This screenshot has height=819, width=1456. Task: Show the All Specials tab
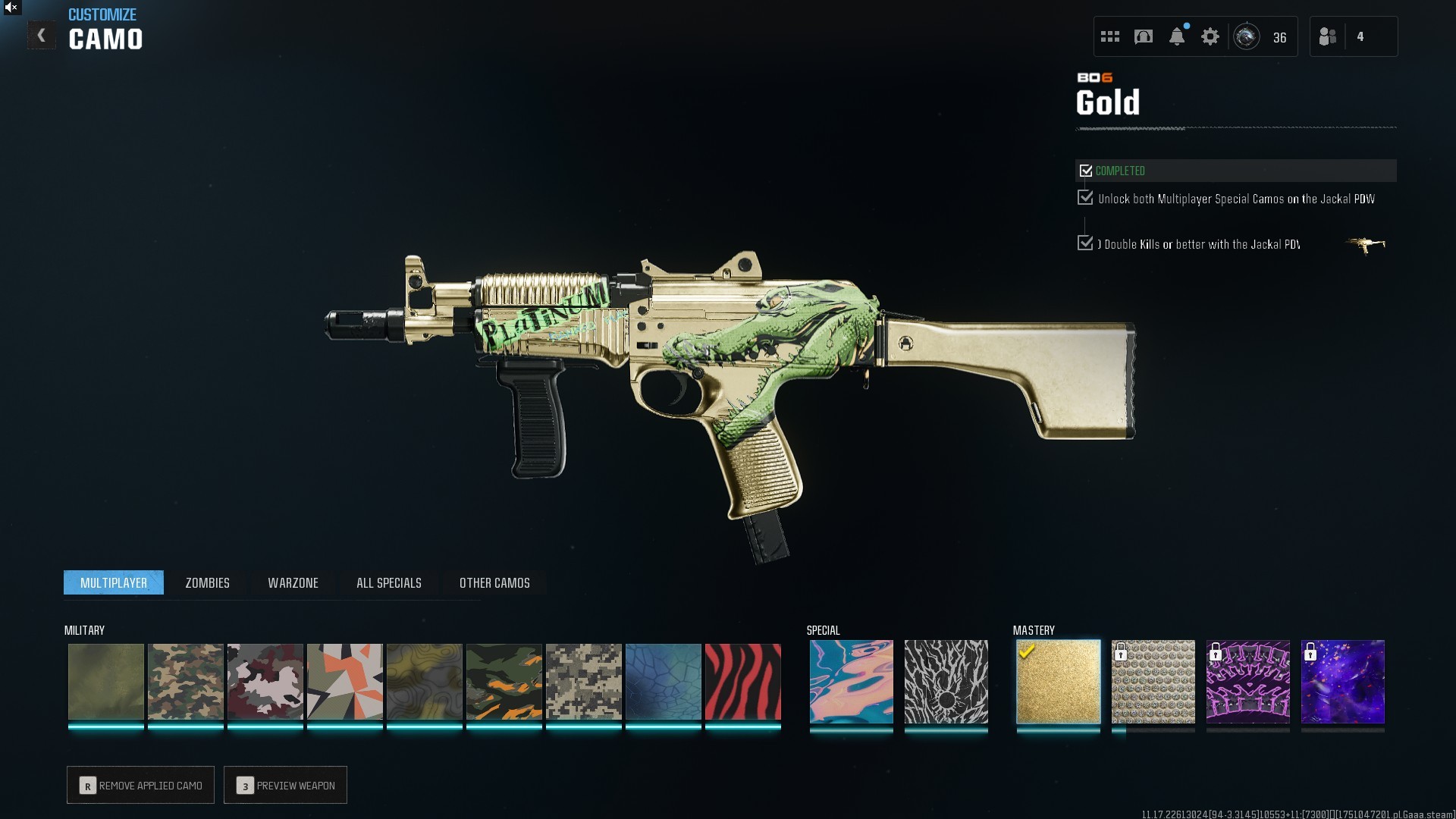[388, 582]
